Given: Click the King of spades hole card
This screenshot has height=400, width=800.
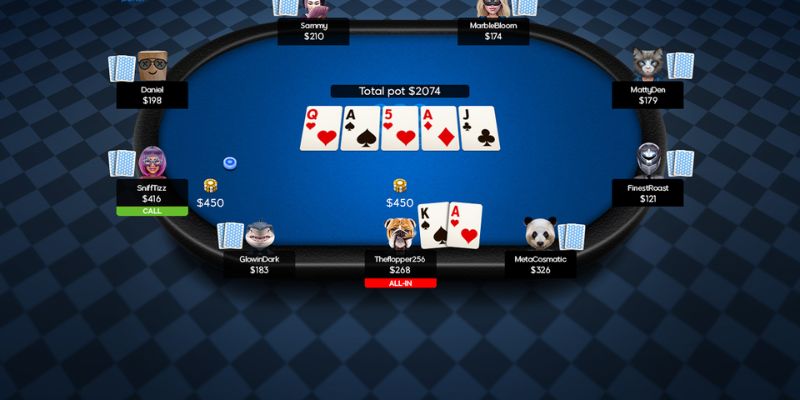Looking at the screenshot, I should [x=432, y=225].
